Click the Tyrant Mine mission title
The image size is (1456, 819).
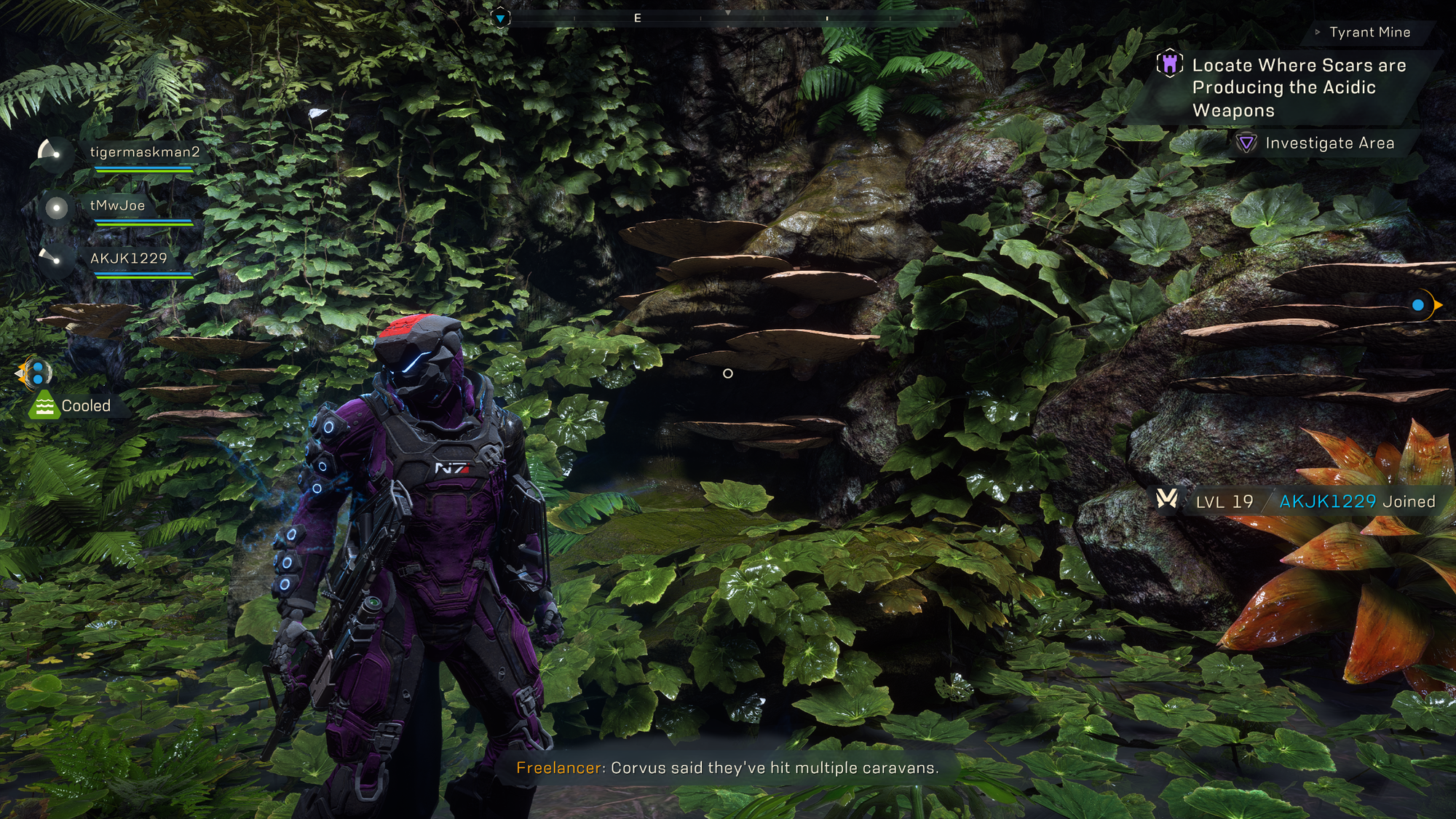click(1369, 32)
